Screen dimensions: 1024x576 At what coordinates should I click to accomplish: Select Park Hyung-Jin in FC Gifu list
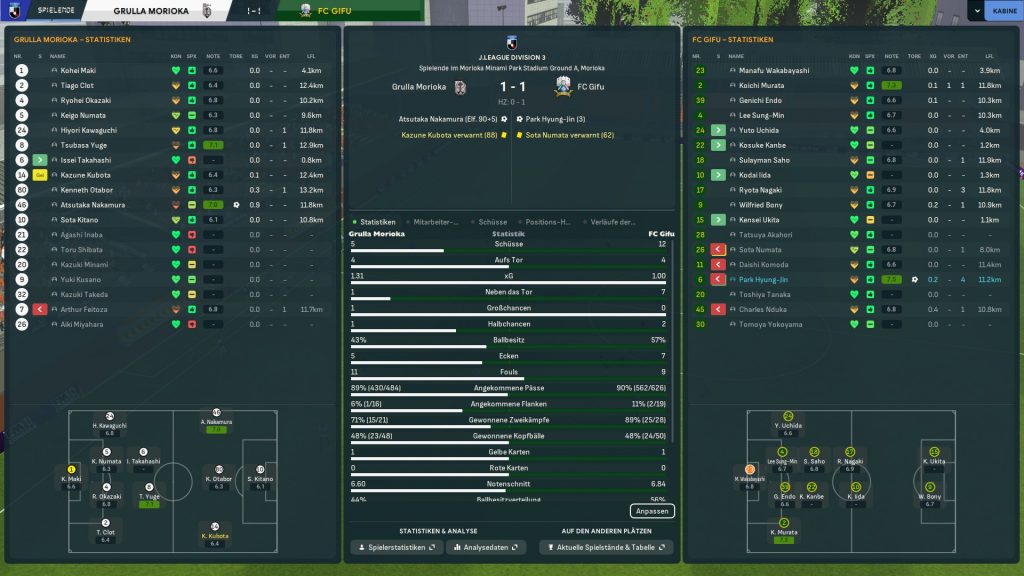[x=764, y=280]
